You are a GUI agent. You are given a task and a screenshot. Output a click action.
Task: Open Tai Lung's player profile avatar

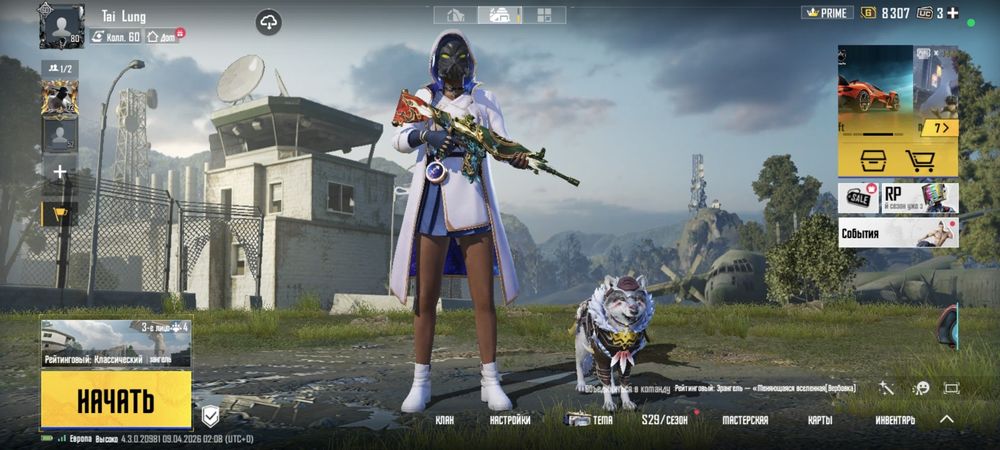point(61,25)
